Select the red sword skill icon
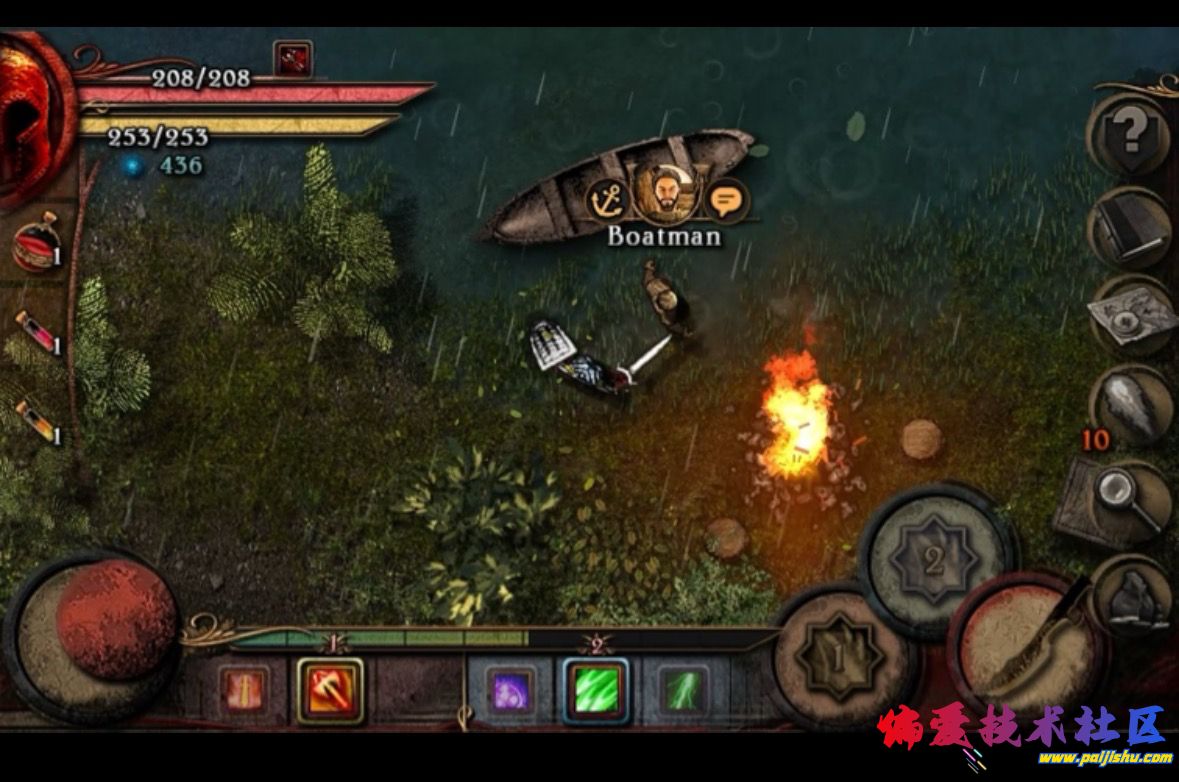Screen dimensions: 1179x782 click(x=243, y=690)
